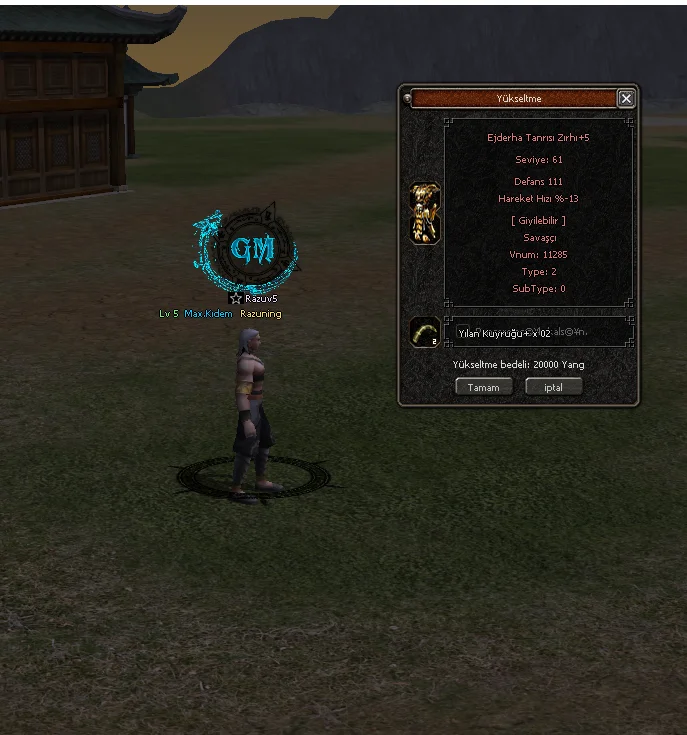Confirm the upgrade with Tamam
The width and height of the screenshot is (687, 735).
tap(483, 387)
